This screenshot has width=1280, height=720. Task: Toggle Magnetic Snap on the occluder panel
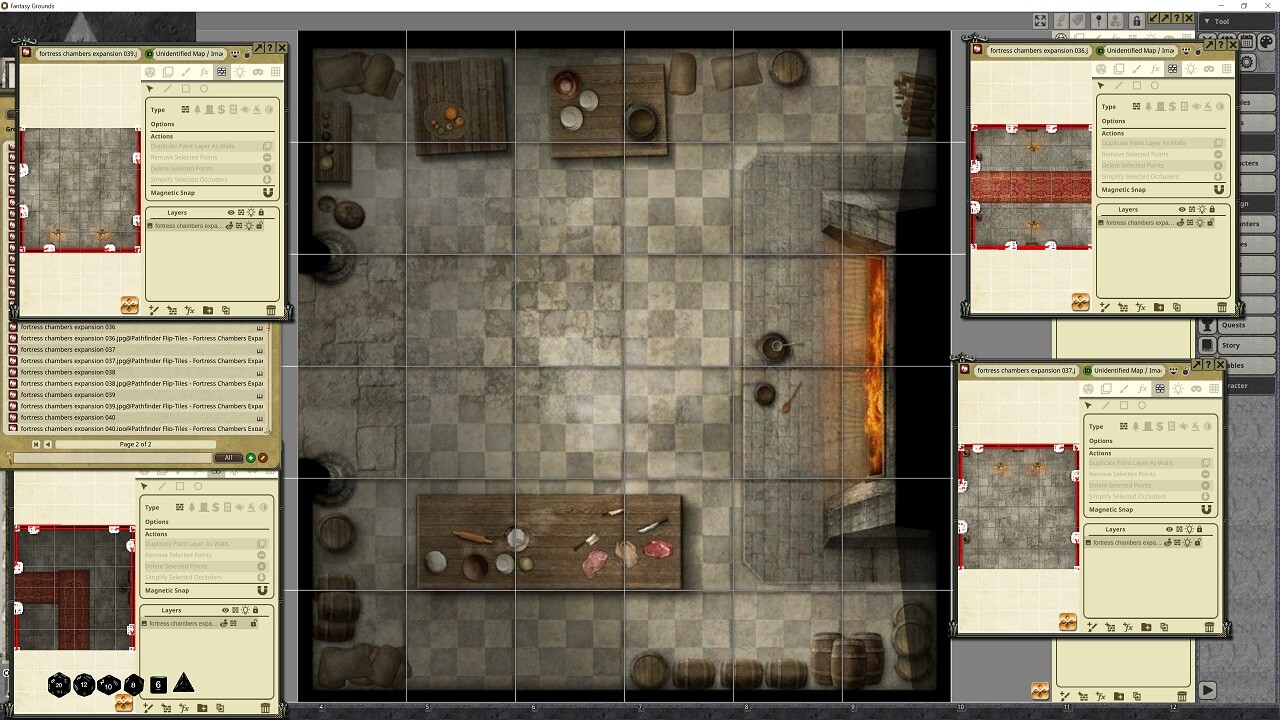tap(267, 193)
